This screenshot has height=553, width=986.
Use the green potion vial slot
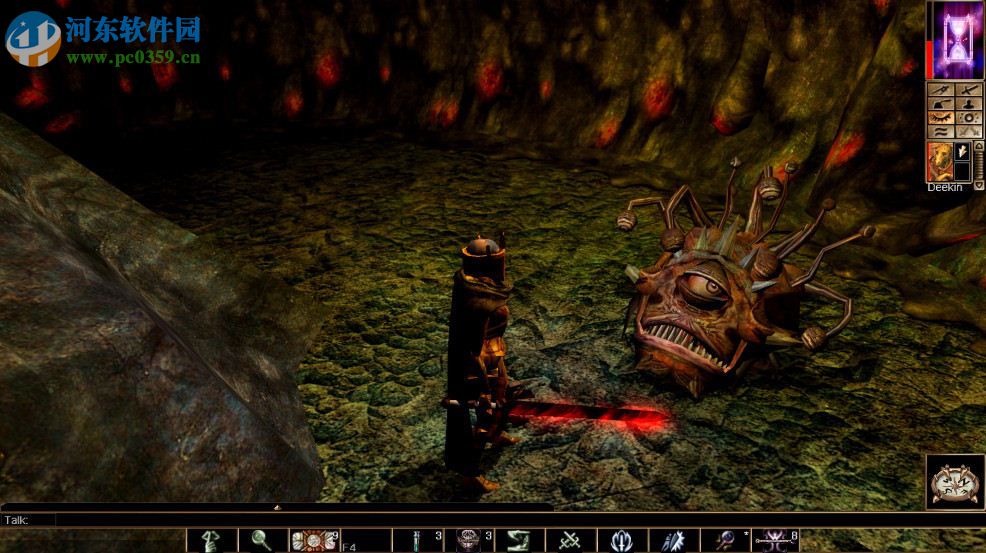coord(414,540)
